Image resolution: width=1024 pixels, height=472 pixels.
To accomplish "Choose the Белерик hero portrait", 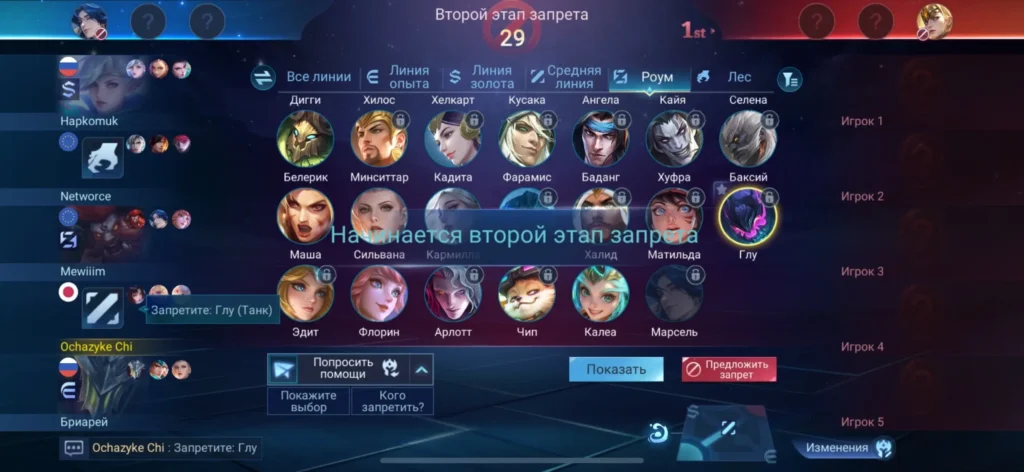I will 305,138.
